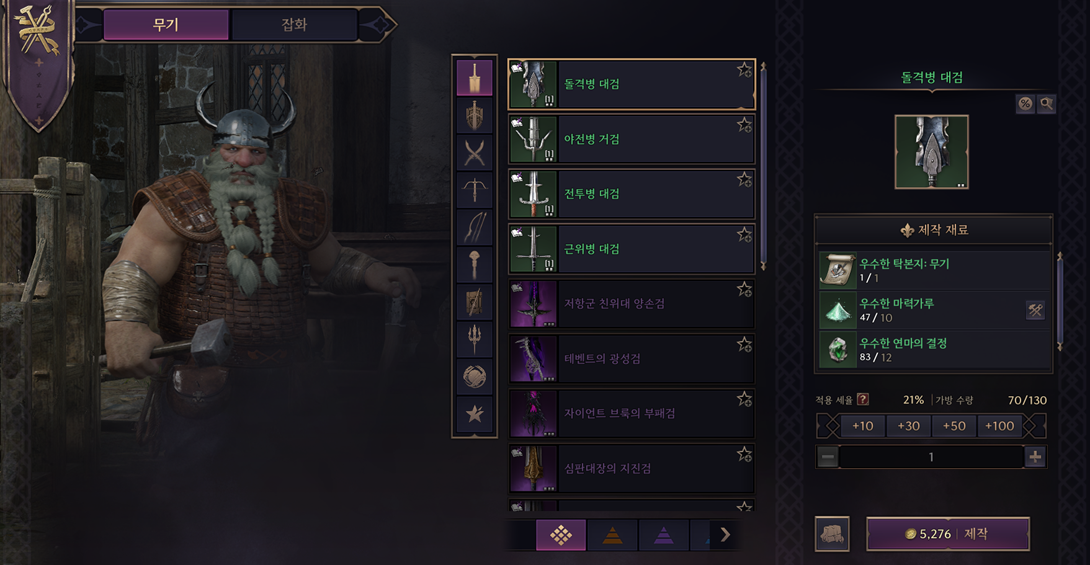1090x565 pixels.
Task: Select the 전투병 대검 recipe
Action: (631, 194)
